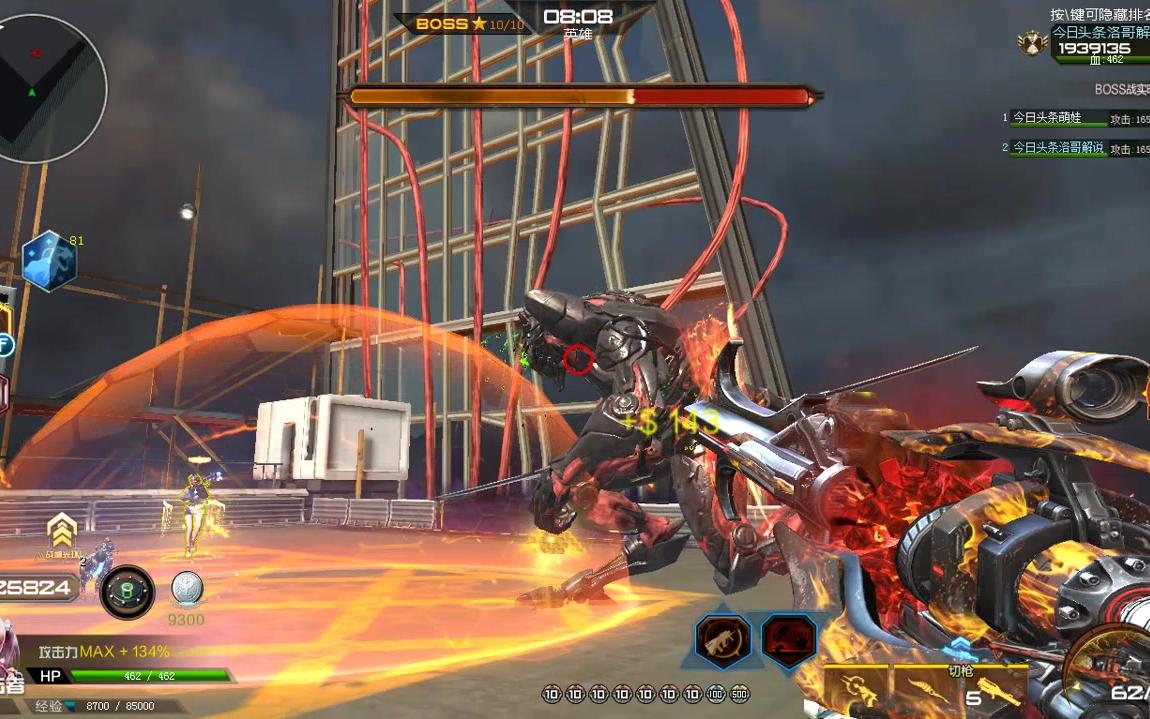Activate the red hand skill hexagon icon
The image size is (1150, 719).
tap(788, 639)
